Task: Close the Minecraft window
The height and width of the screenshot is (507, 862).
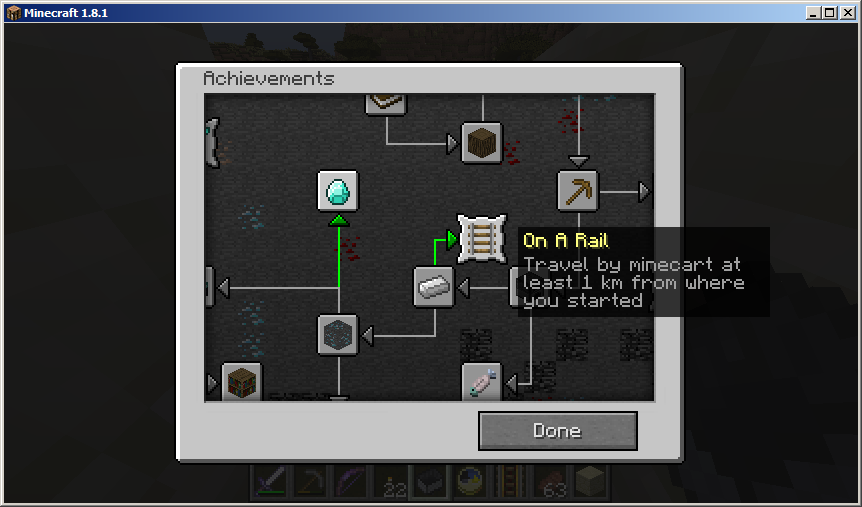Action: pos(847,13)
